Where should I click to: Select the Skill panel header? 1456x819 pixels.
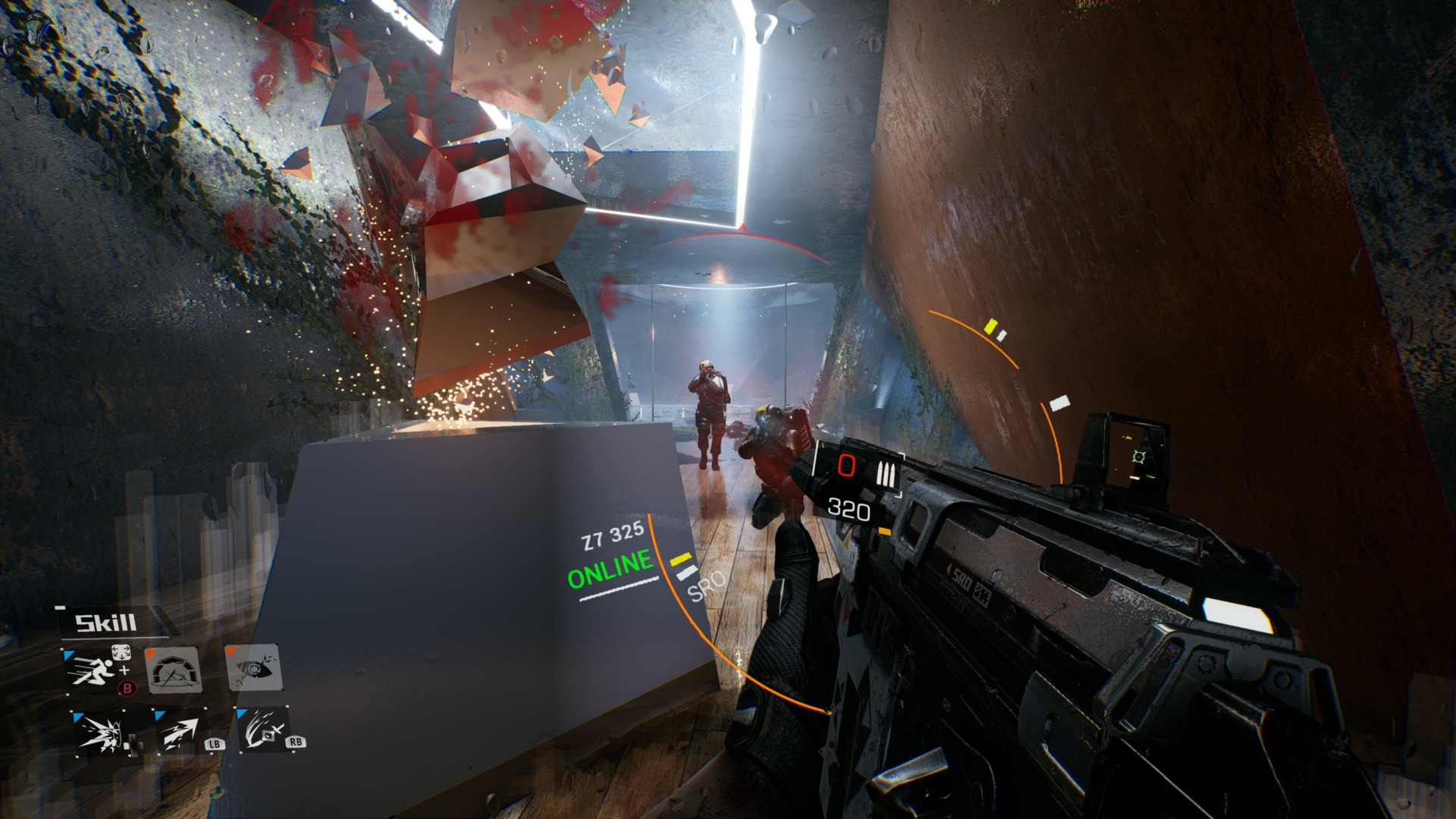[105, 623]
